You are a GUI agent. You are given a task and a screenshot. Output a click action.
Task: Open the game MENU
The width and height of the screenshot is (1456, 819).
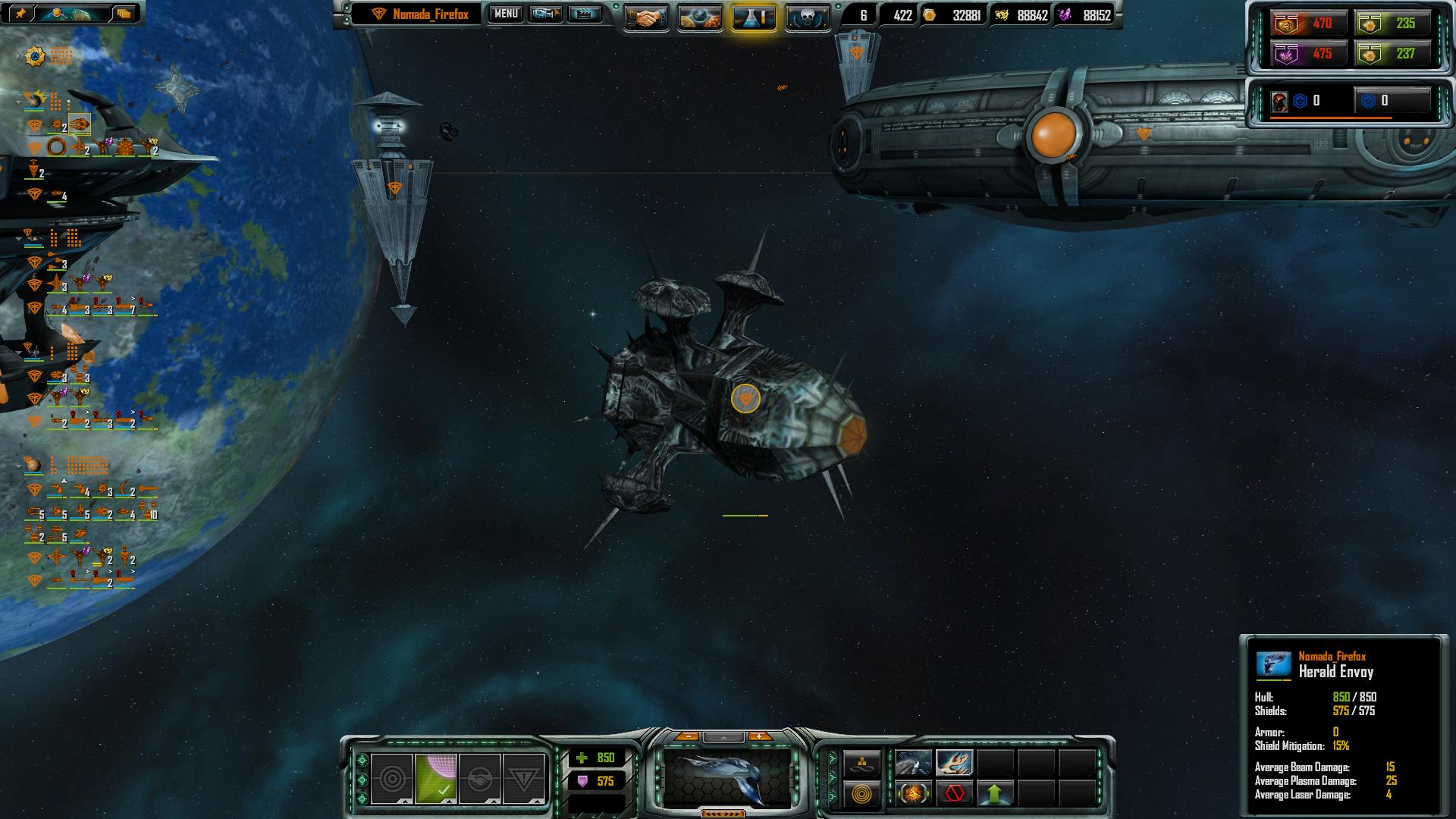[x=505, y=14]
